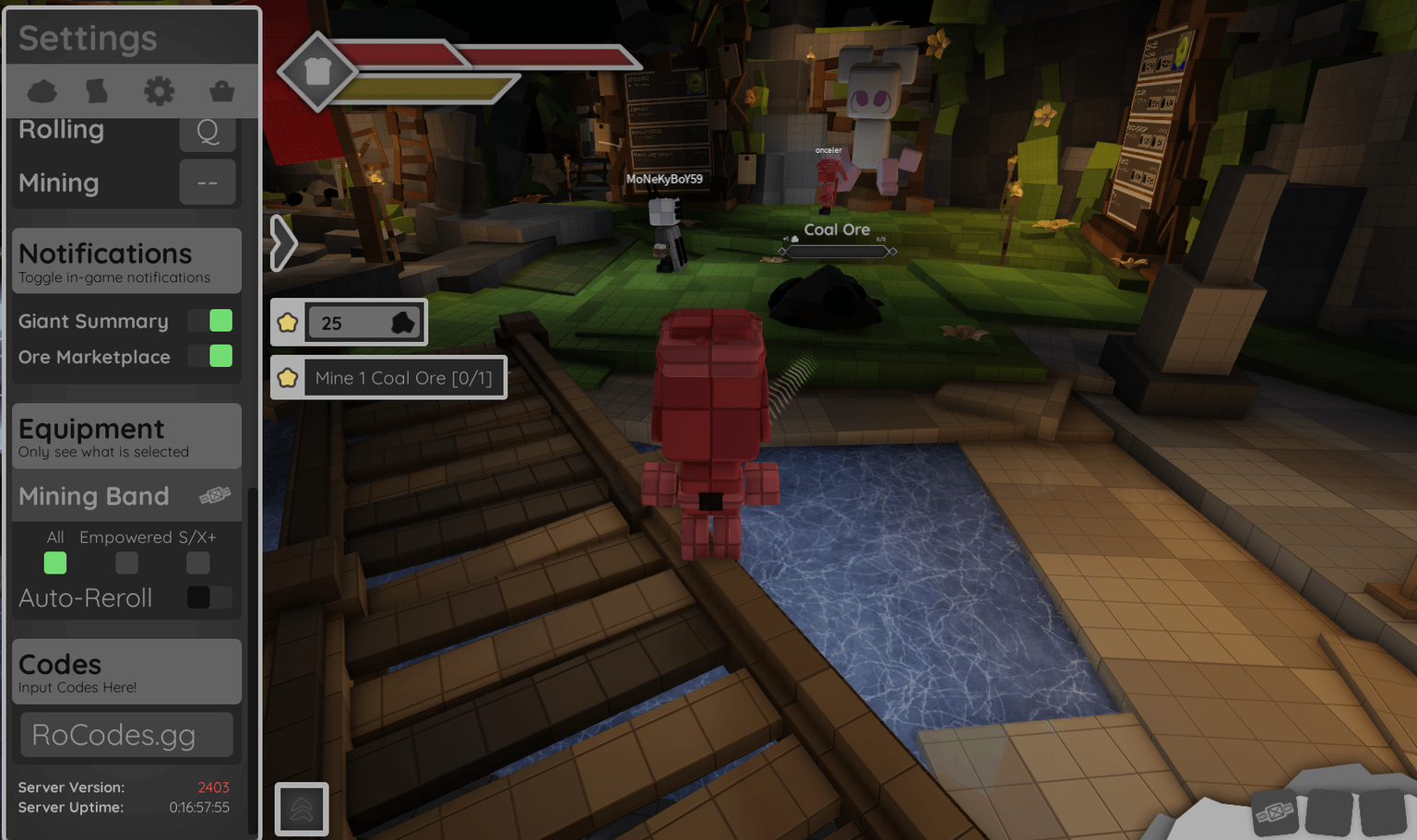
Task: Toggle Giant Summary notifications off
Action: tap(210, 321)
